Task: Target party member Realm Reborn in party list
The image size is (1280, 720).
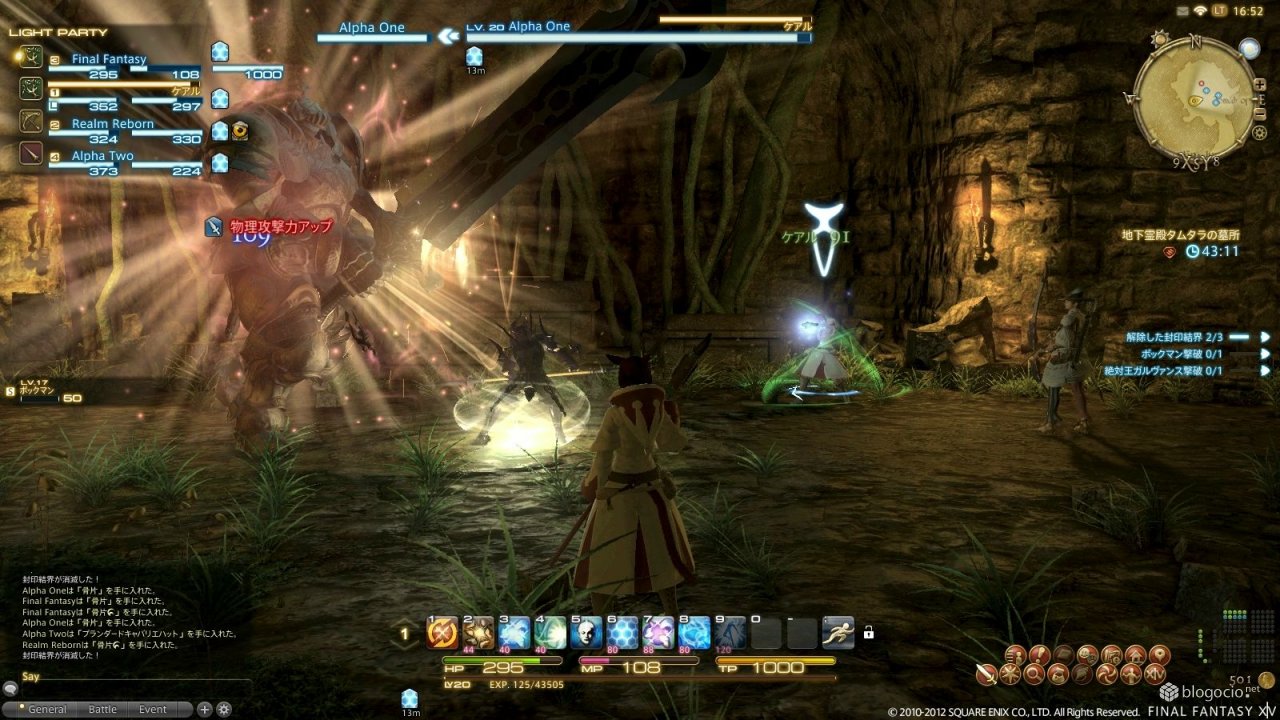Action: click(x=112, y=124)
